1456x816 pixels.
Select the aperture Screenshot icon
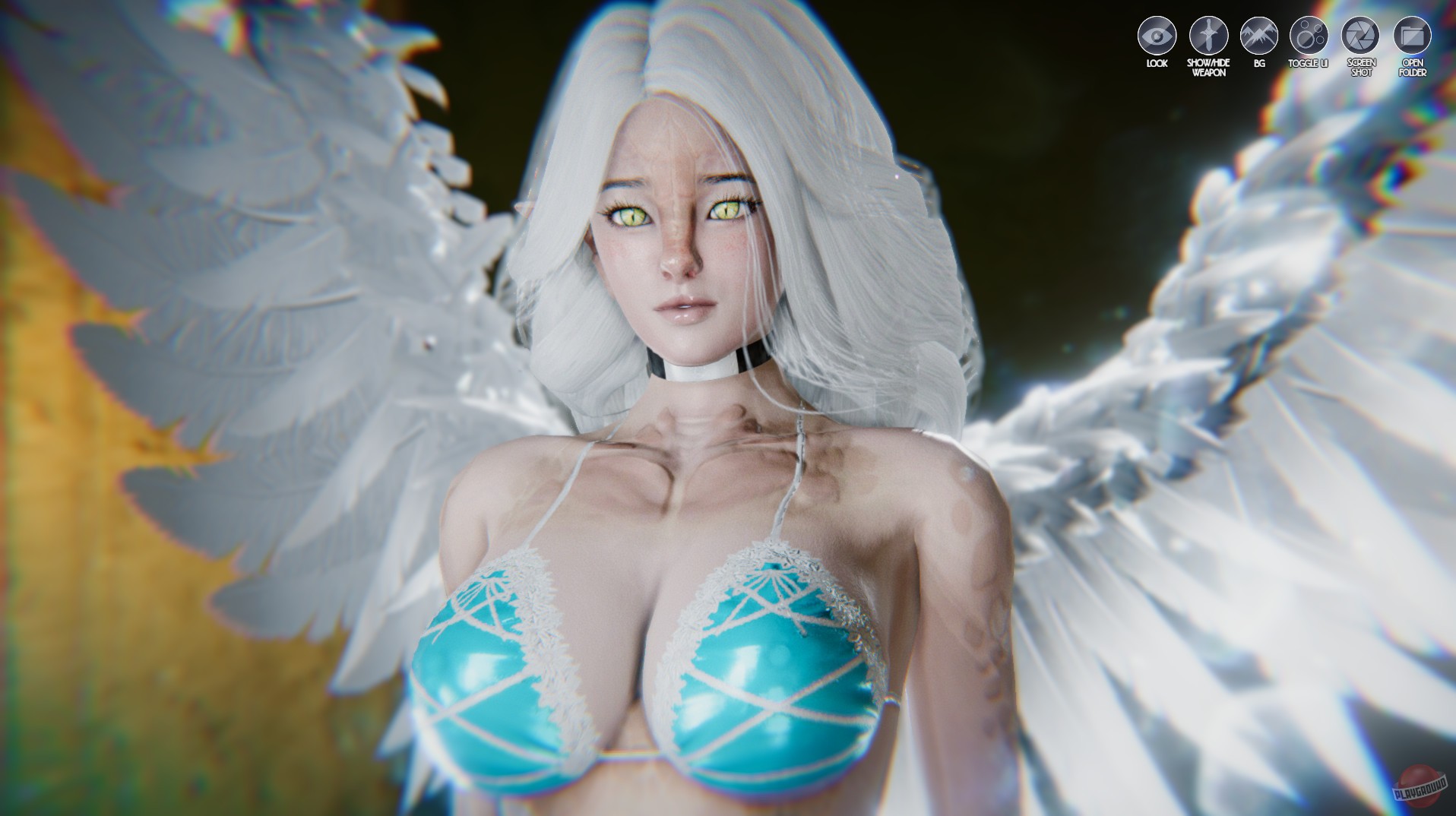[1360, 33]
